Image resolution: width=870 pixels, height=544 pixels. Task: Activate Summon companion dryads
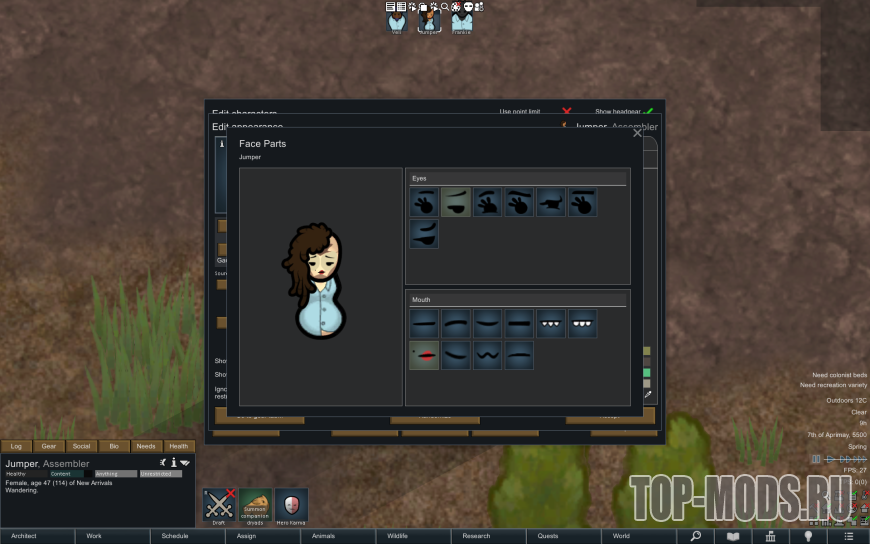pos(255,506)
